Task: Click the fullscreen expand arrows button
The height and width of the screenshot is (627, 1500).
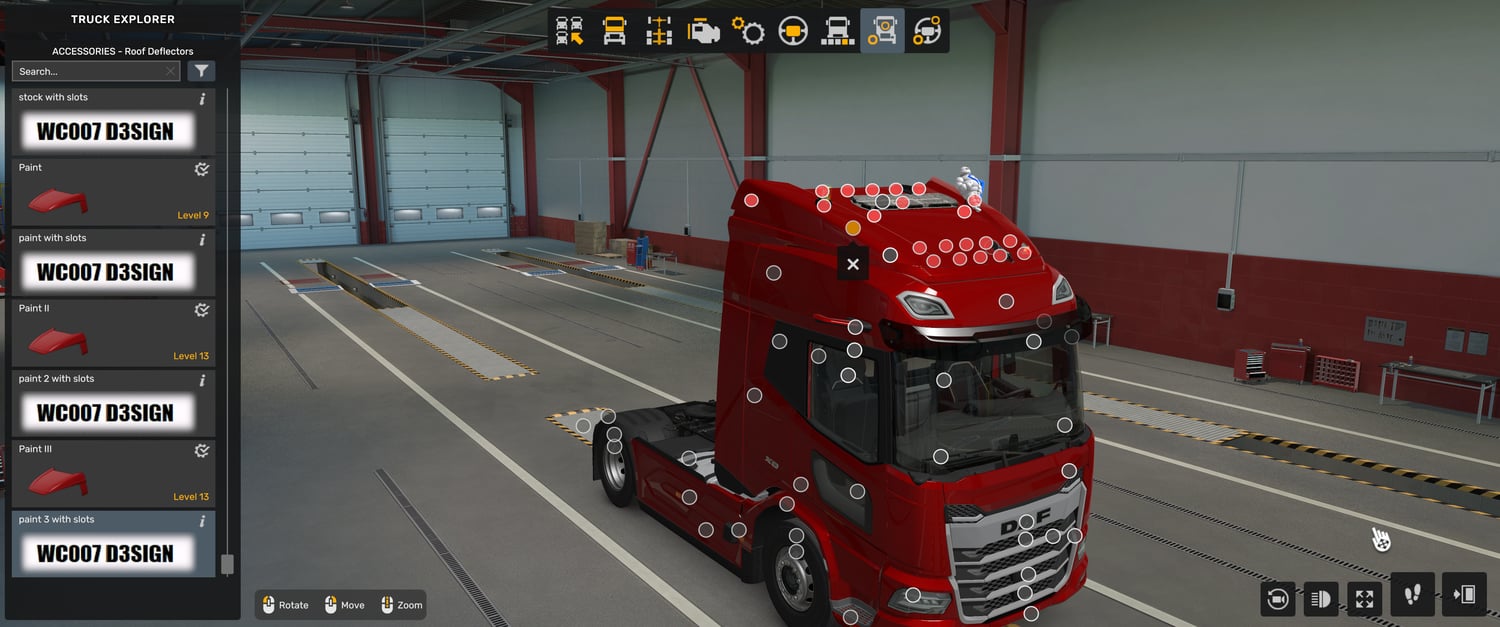Action: pos(1365,599)
